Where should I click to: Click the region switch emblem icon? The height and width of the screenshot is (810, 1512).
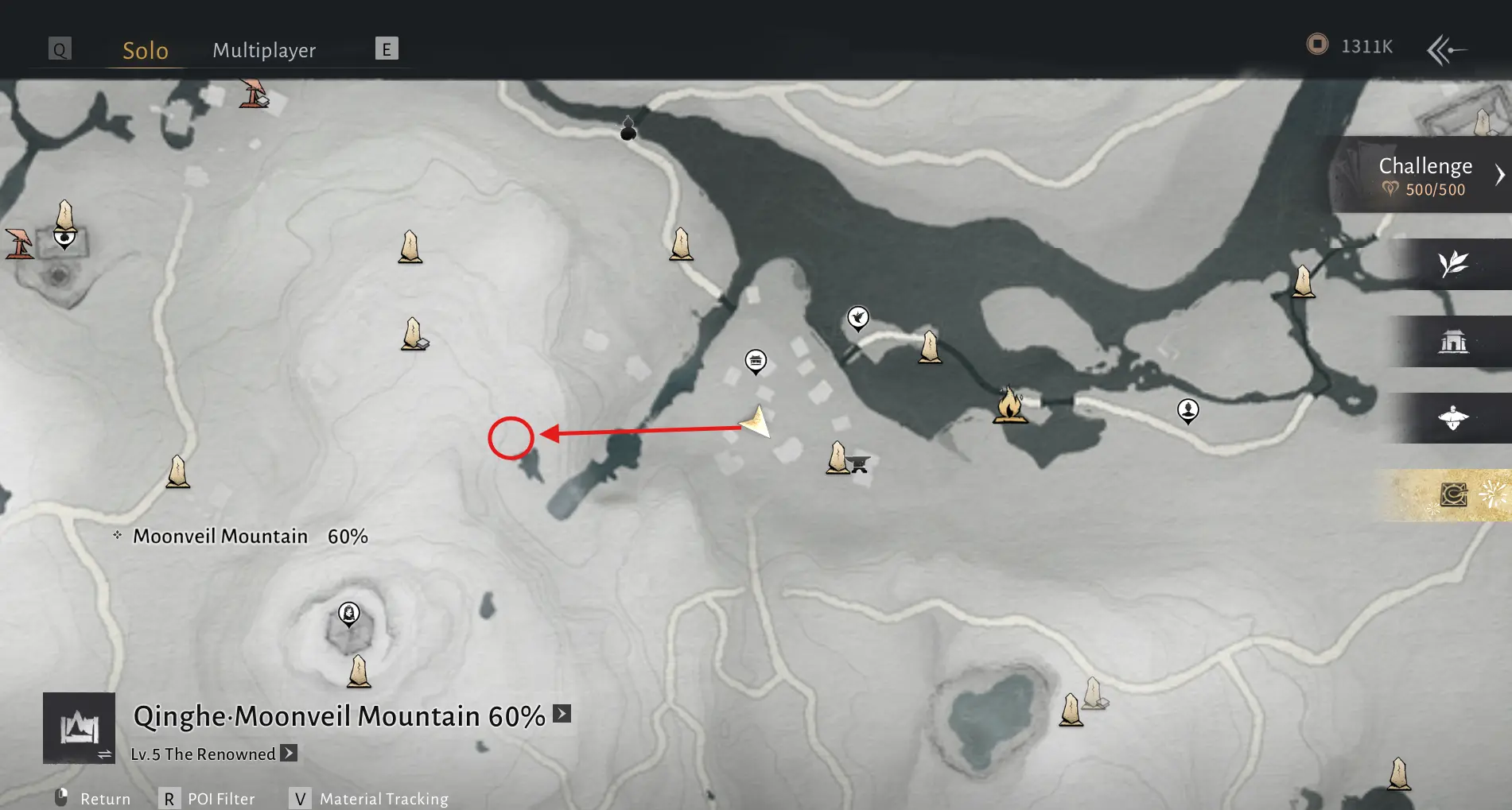79,728
